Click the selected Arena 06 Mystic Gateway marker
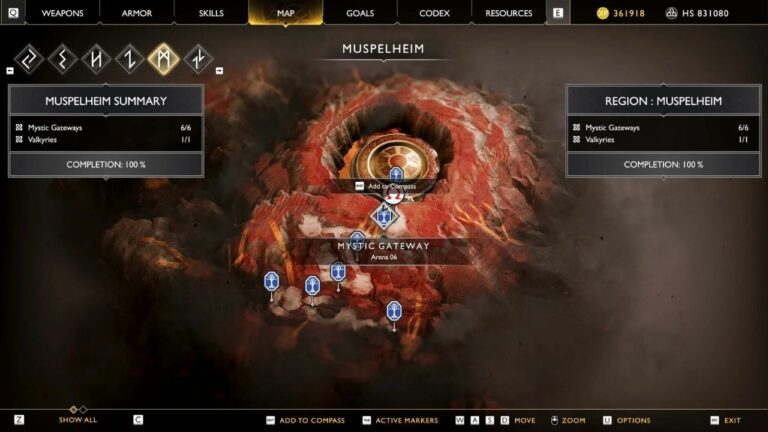Image resolution: width=768 pixels, height=432 pixels. point(384,215)
